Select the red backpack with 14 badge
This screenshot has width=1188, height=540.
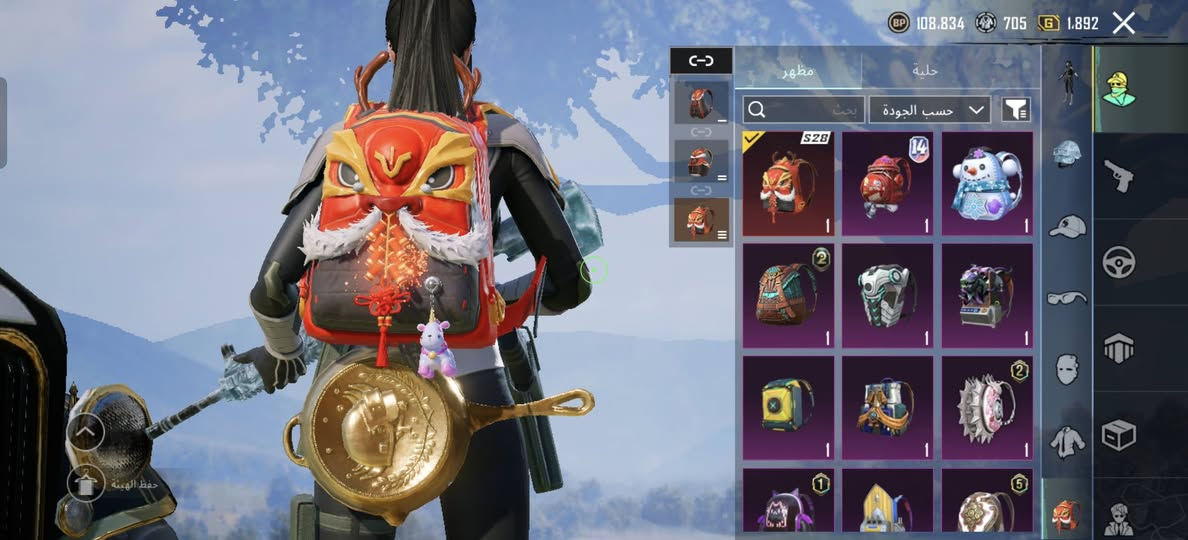pyautogui.click(x=887, y=183)
